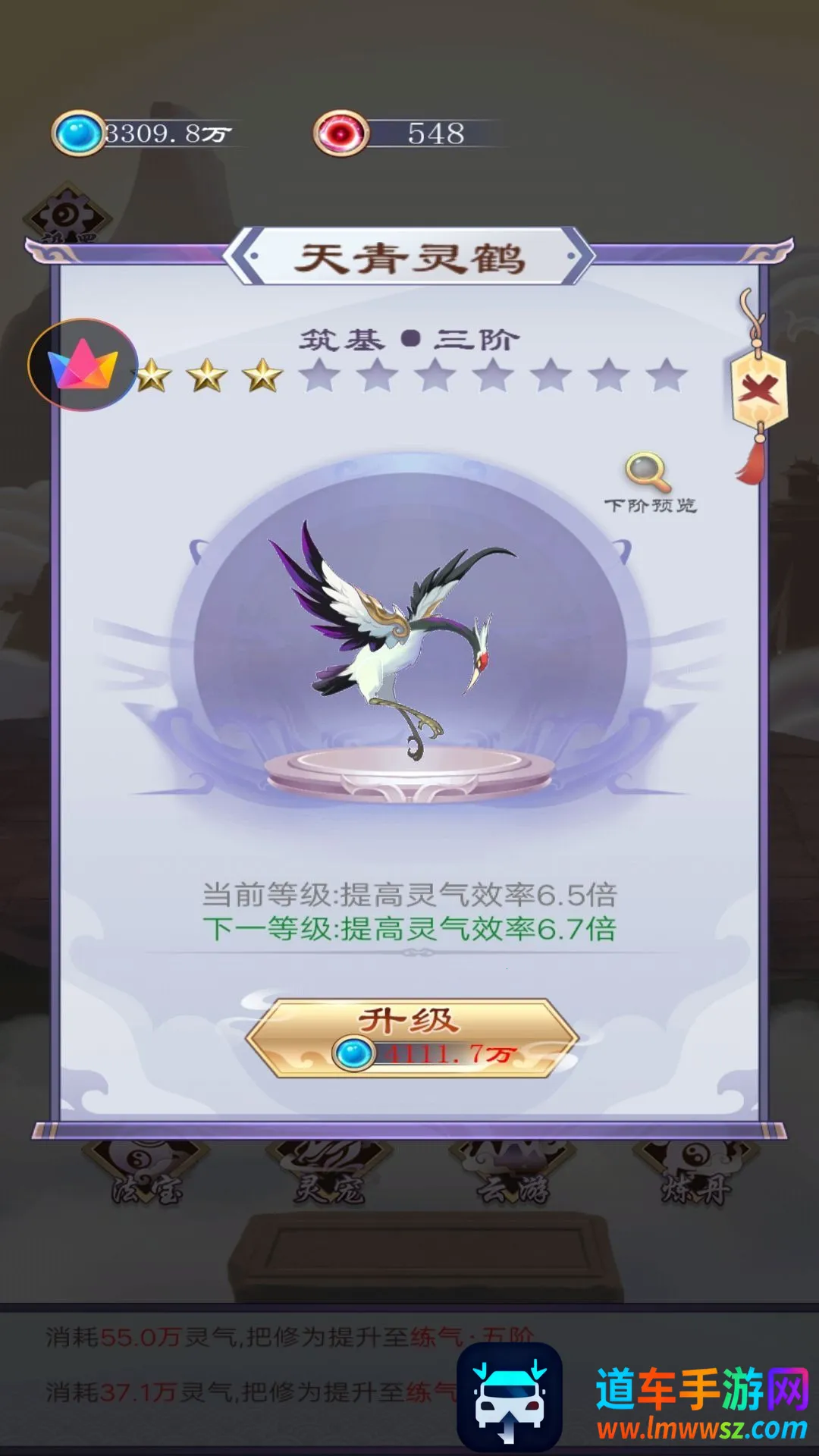This screenshot has height=1456, width=819.
Task: Open the 灵宠 menu
Action: pyautogui.click(x=328, y=1175)
